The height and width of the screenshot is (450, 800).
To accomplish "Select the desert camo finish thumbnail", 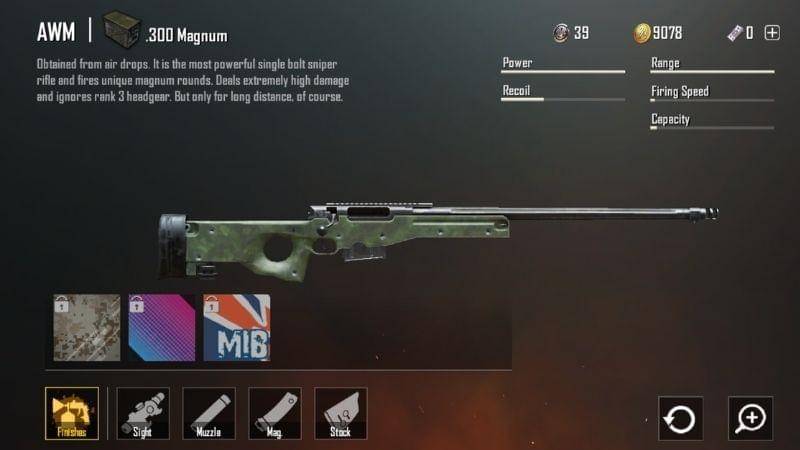I will coord(86,328).
